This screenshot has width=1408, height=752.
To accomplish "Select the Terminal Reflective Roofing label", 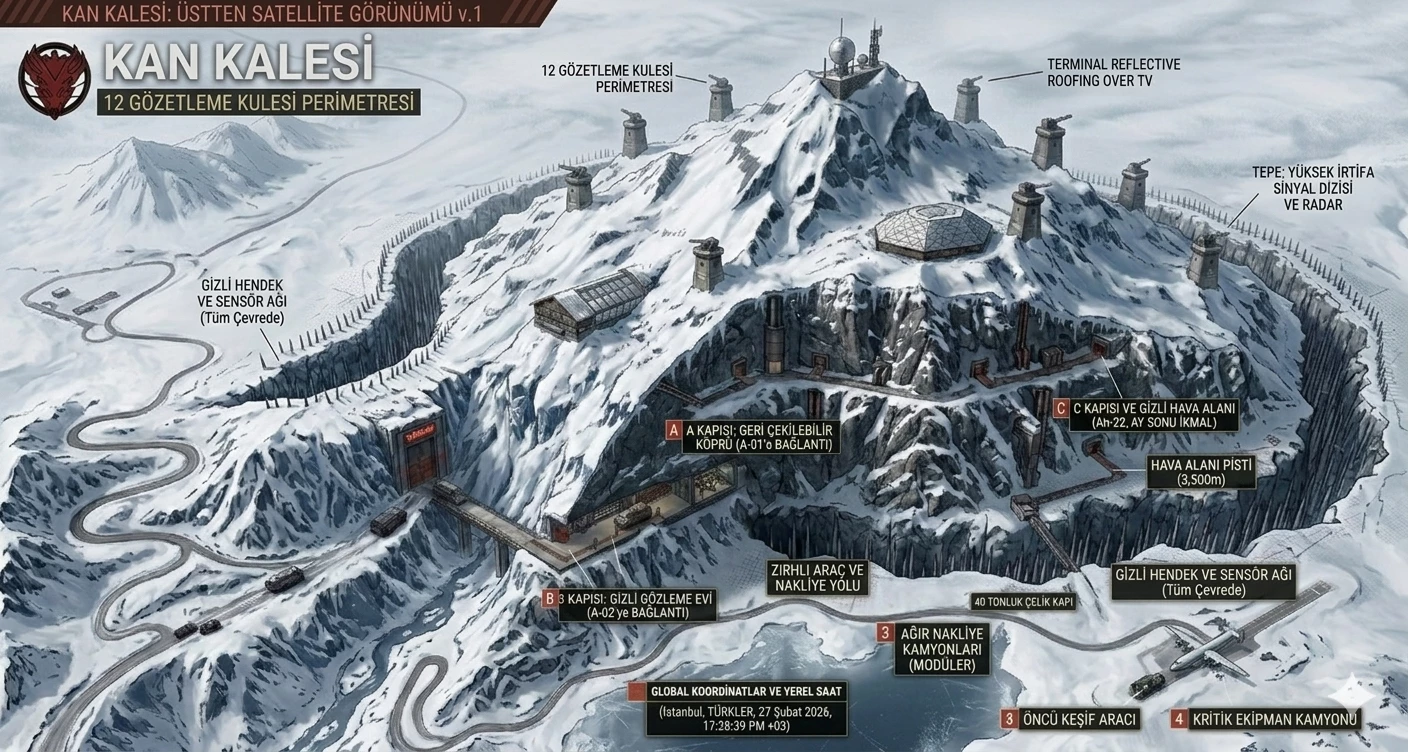I will point(1113,73).
